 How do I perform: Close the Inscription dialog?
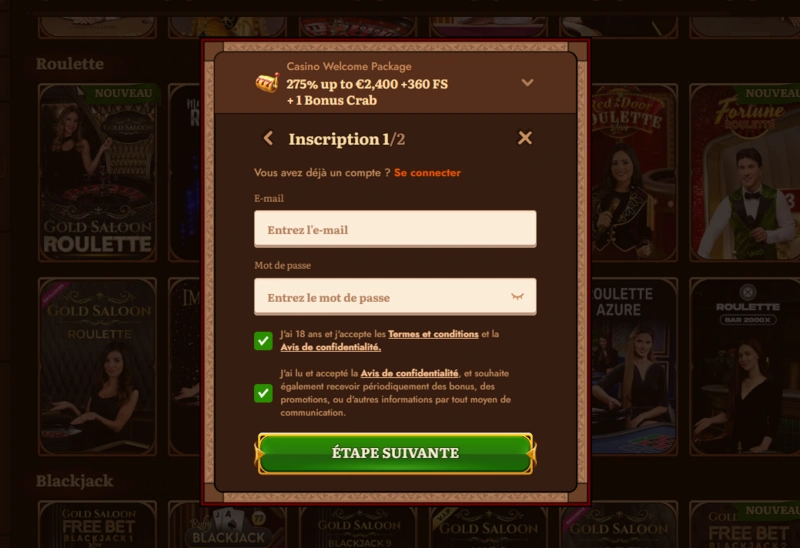click(x=525, y=138)
